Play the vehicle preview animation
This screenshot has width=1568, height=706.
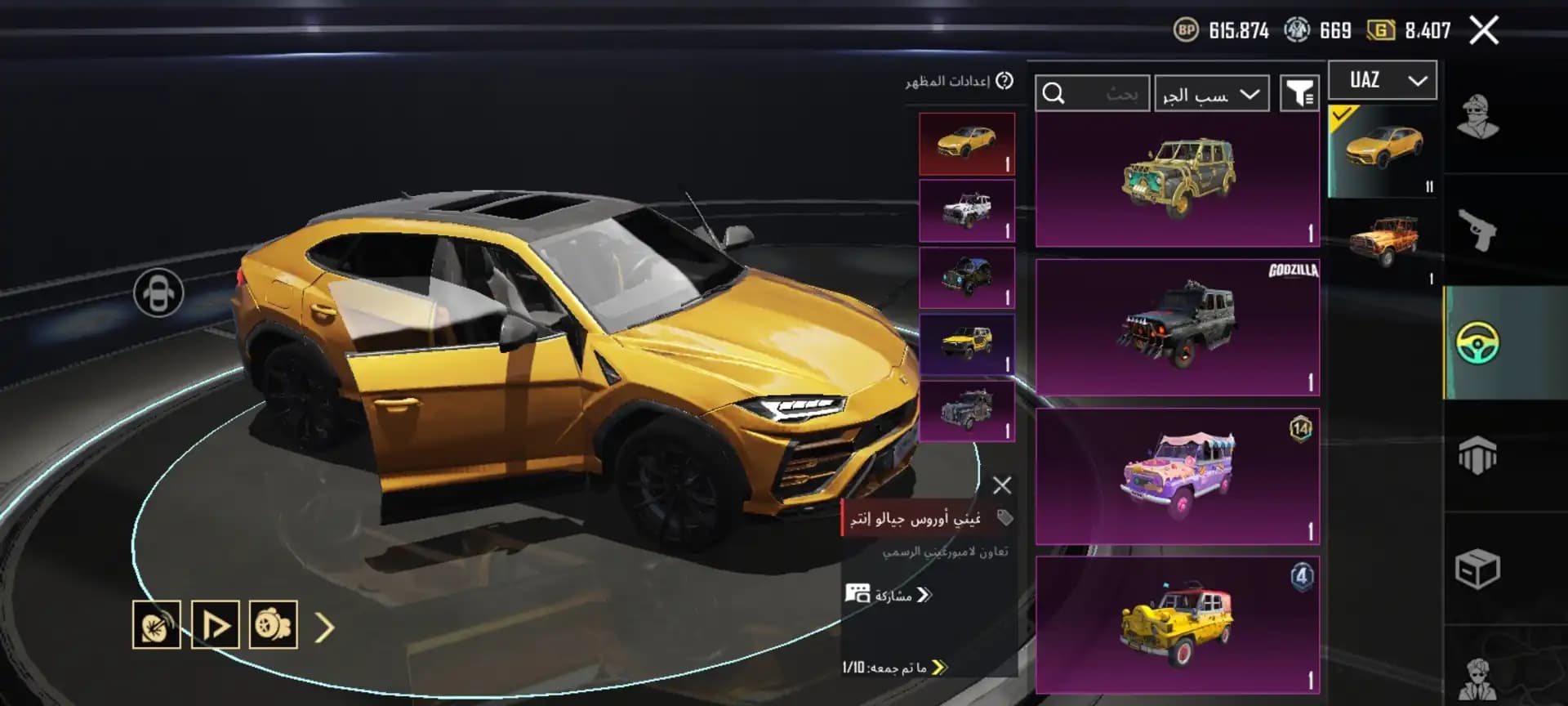pos(215,625)
